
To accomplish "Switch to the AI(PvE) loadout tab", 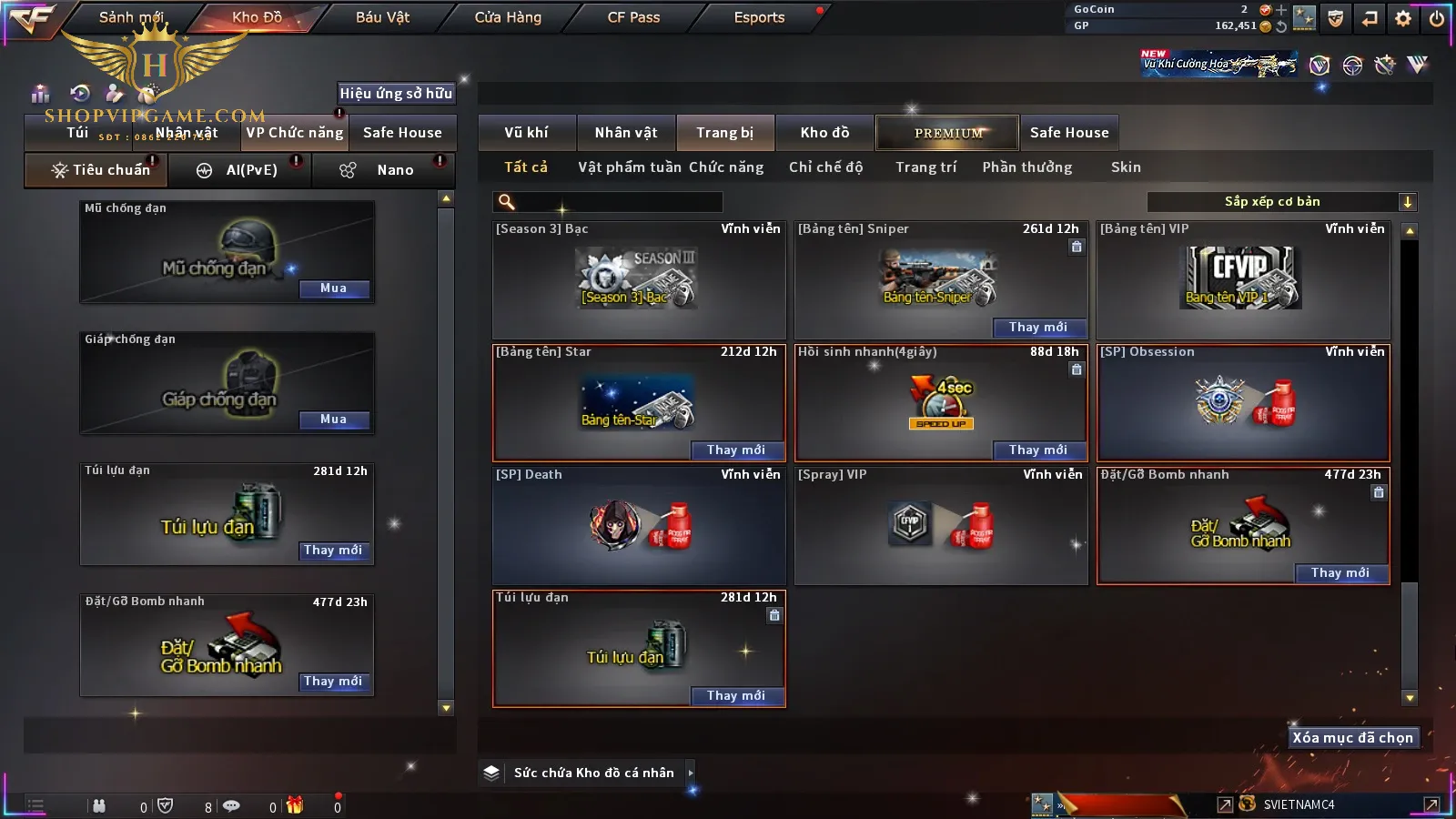I will 240,170.
